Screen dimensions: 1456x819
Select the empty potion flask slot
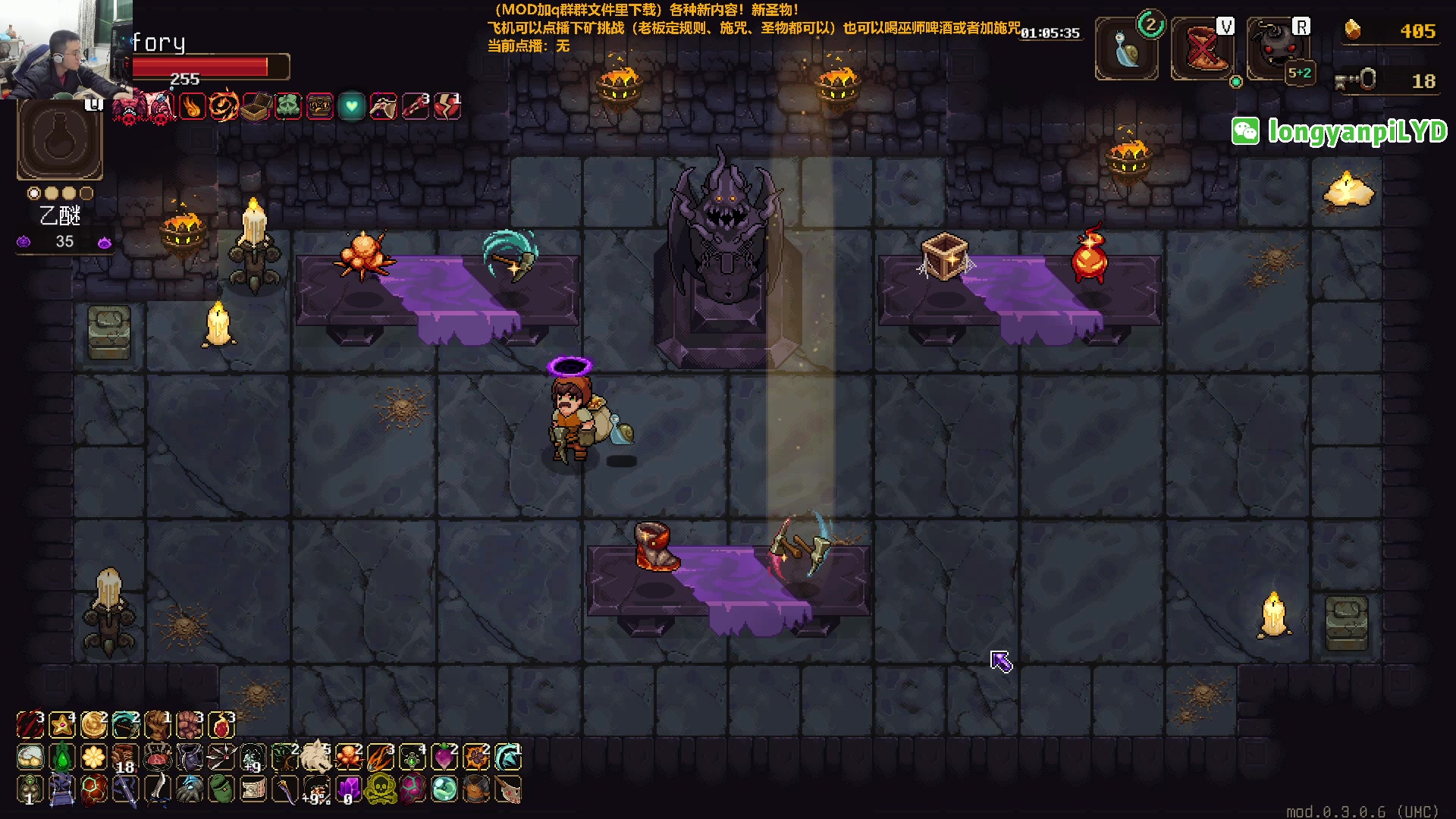(x=60, y=140)
